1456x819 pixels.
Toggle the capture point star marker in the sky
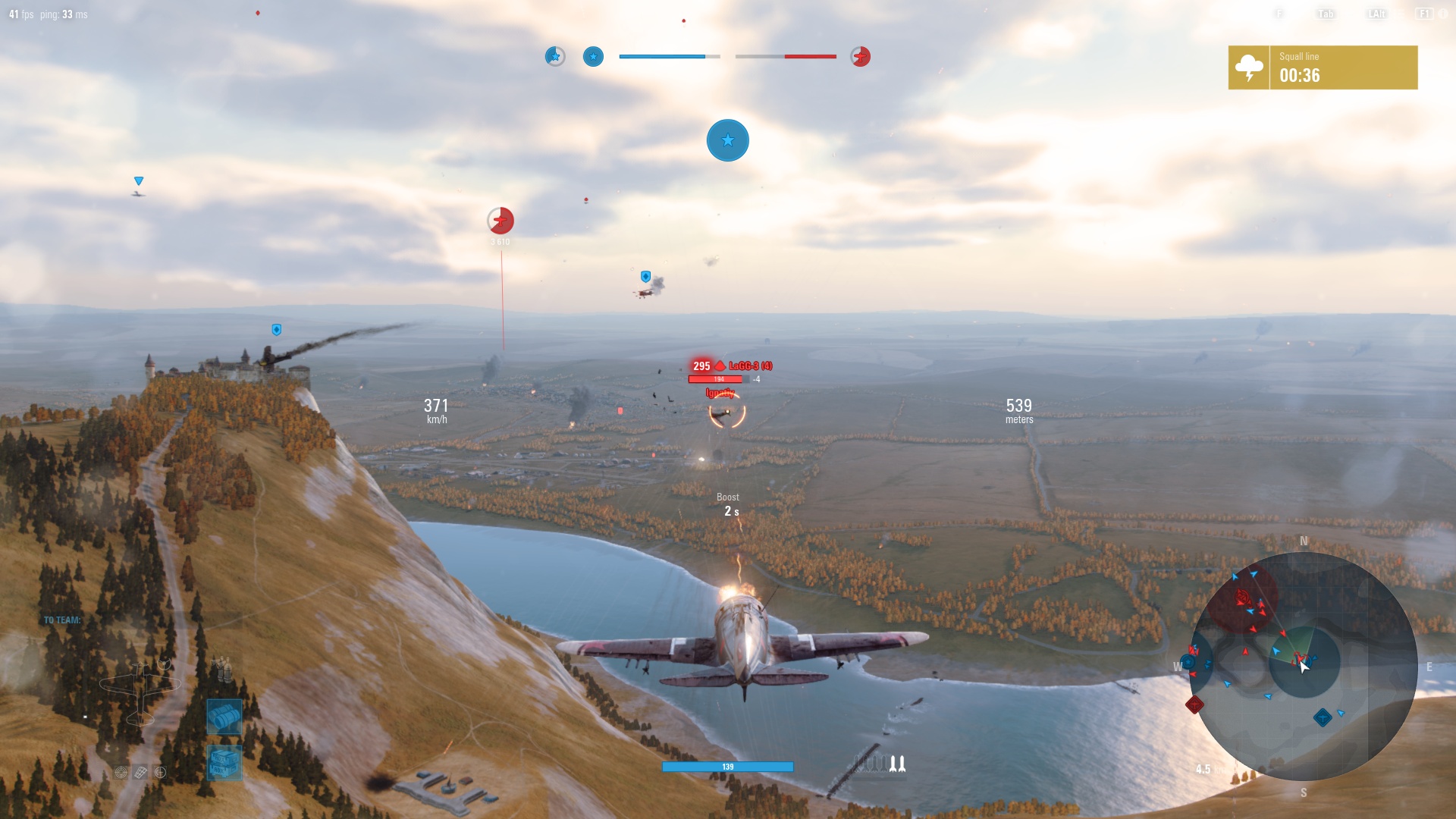[x=728, y=140]
